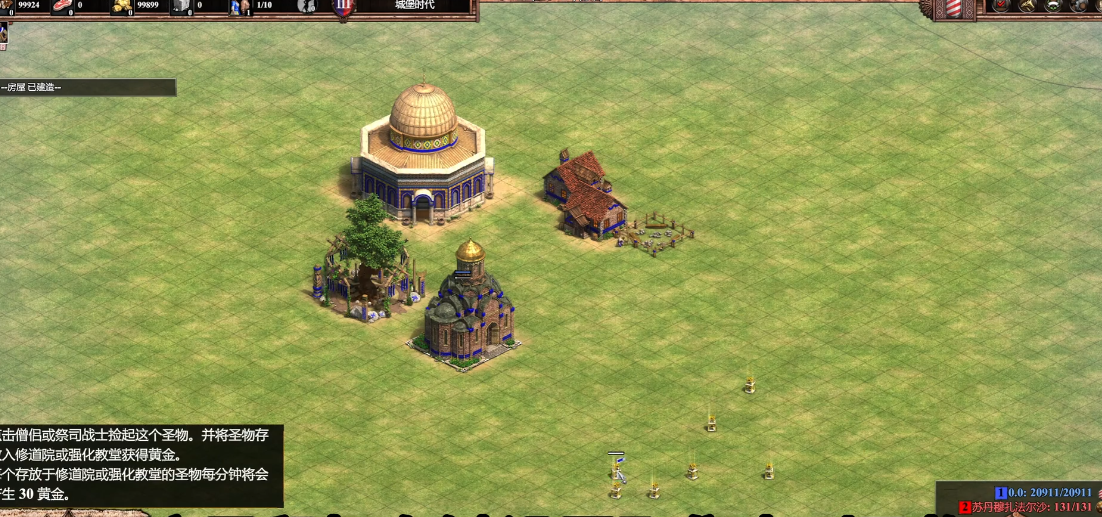This screenshot has width=1102, height=517.
Task: Click the red-white striped civilization emblem
Action: click(953, 8)
